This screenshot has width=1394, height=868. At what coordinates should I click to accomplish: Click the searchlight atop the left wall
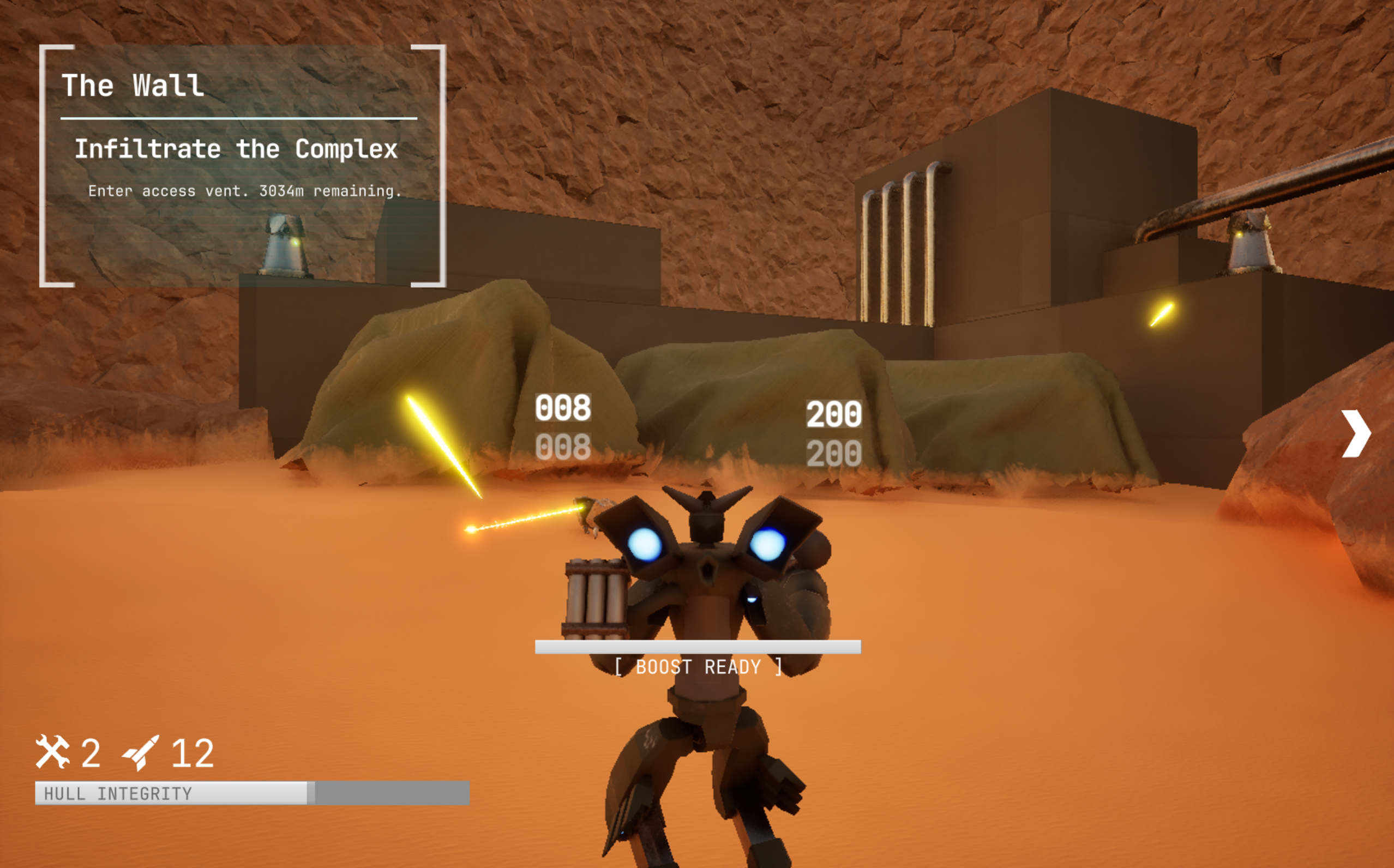pyautogui.click(x=284, y=243)
